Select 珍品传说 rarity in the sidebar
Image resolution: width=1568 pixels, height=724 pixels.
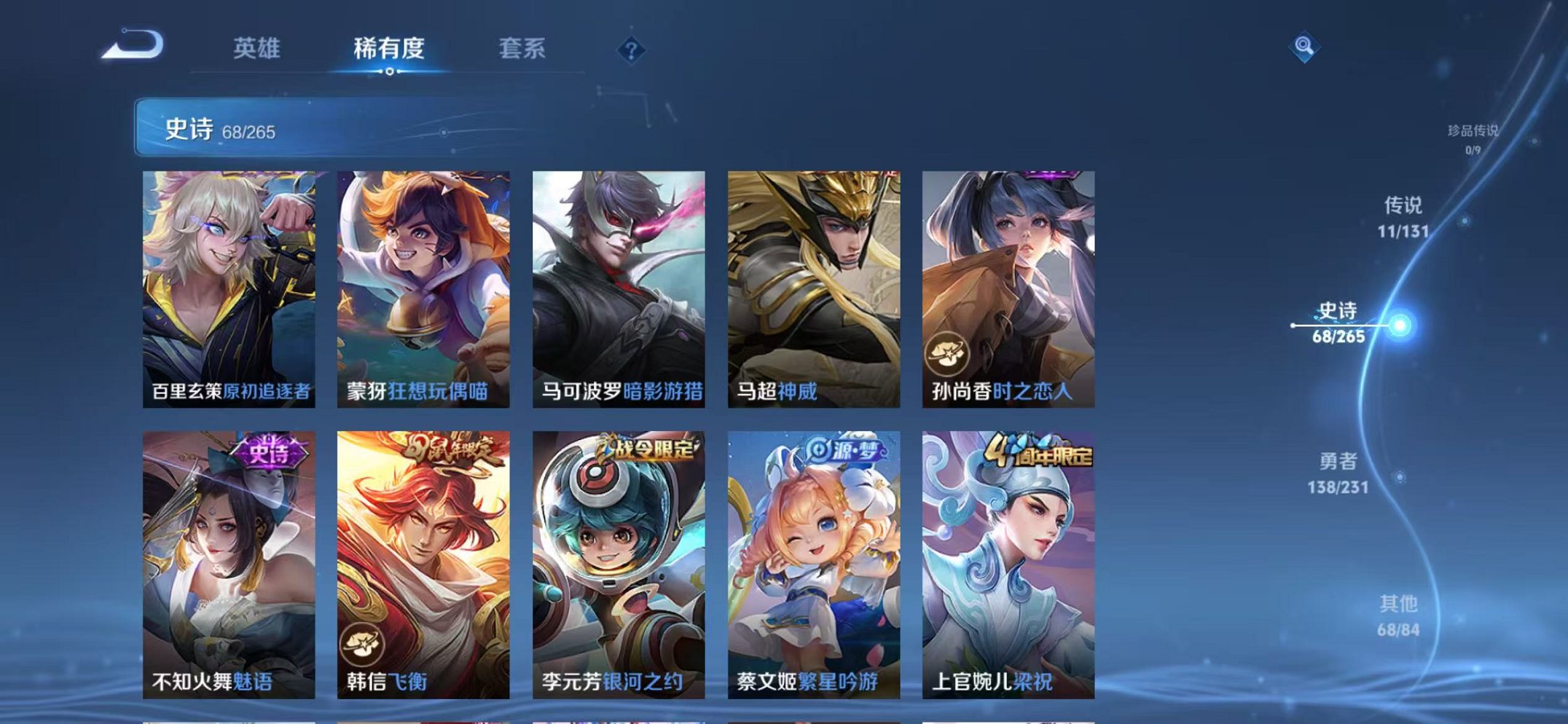point(1472,130)
